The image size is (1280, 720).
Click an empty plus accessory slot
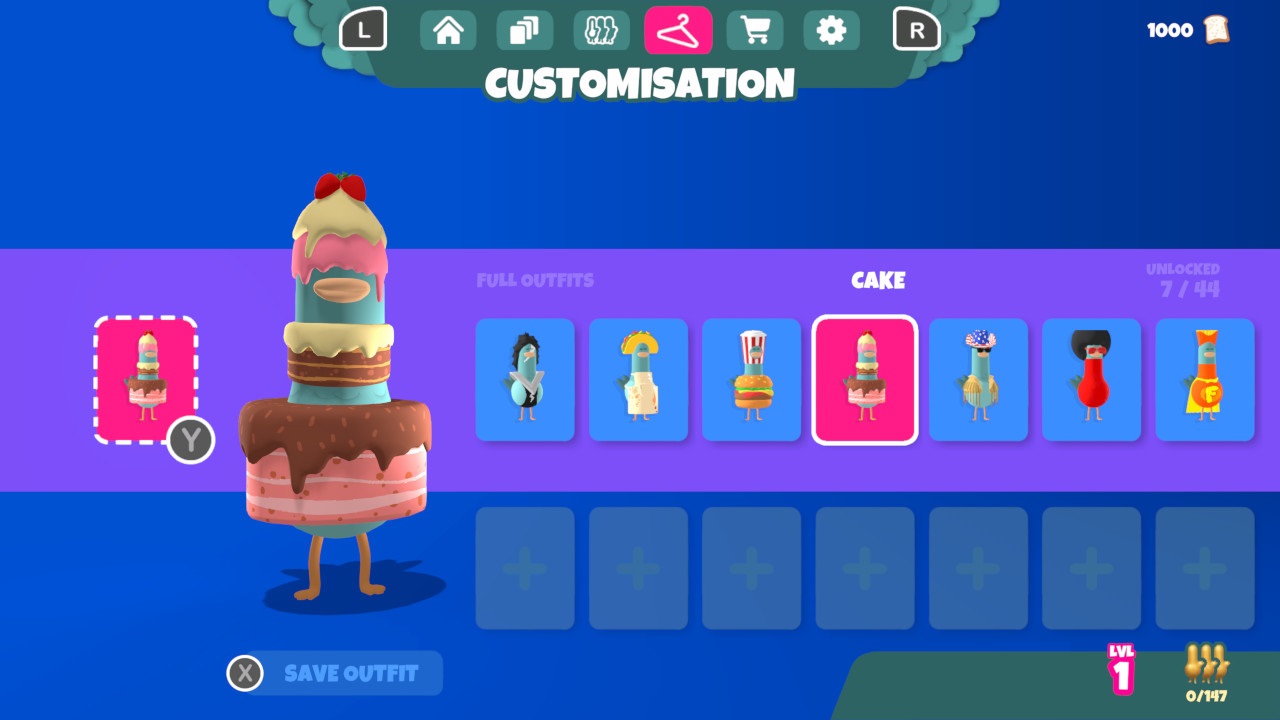point(524,567)
